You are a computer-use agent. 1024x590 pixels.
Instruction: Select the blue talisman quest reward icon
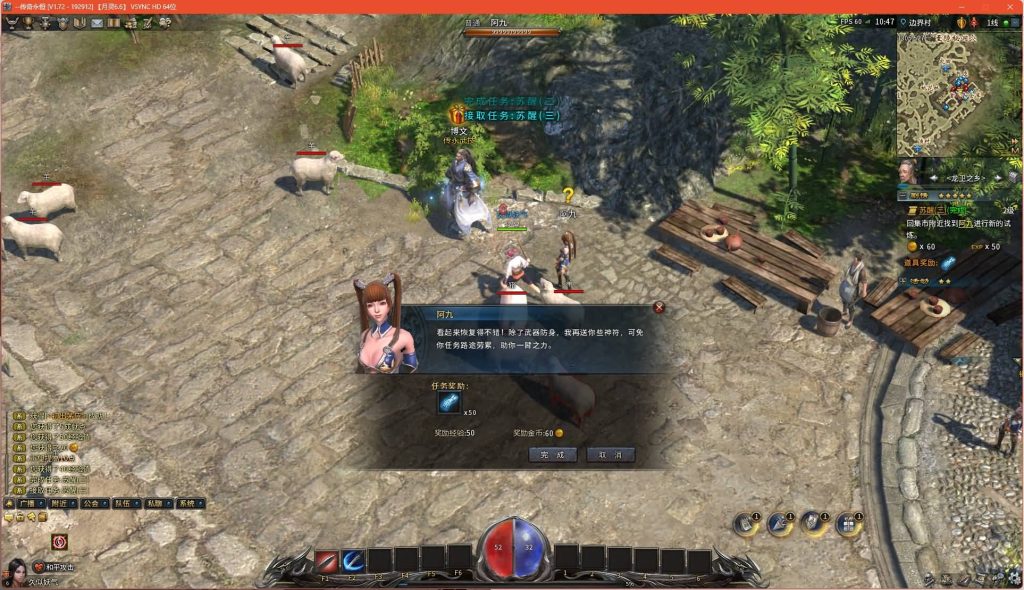pyautogui.click(x=449, y=403)
